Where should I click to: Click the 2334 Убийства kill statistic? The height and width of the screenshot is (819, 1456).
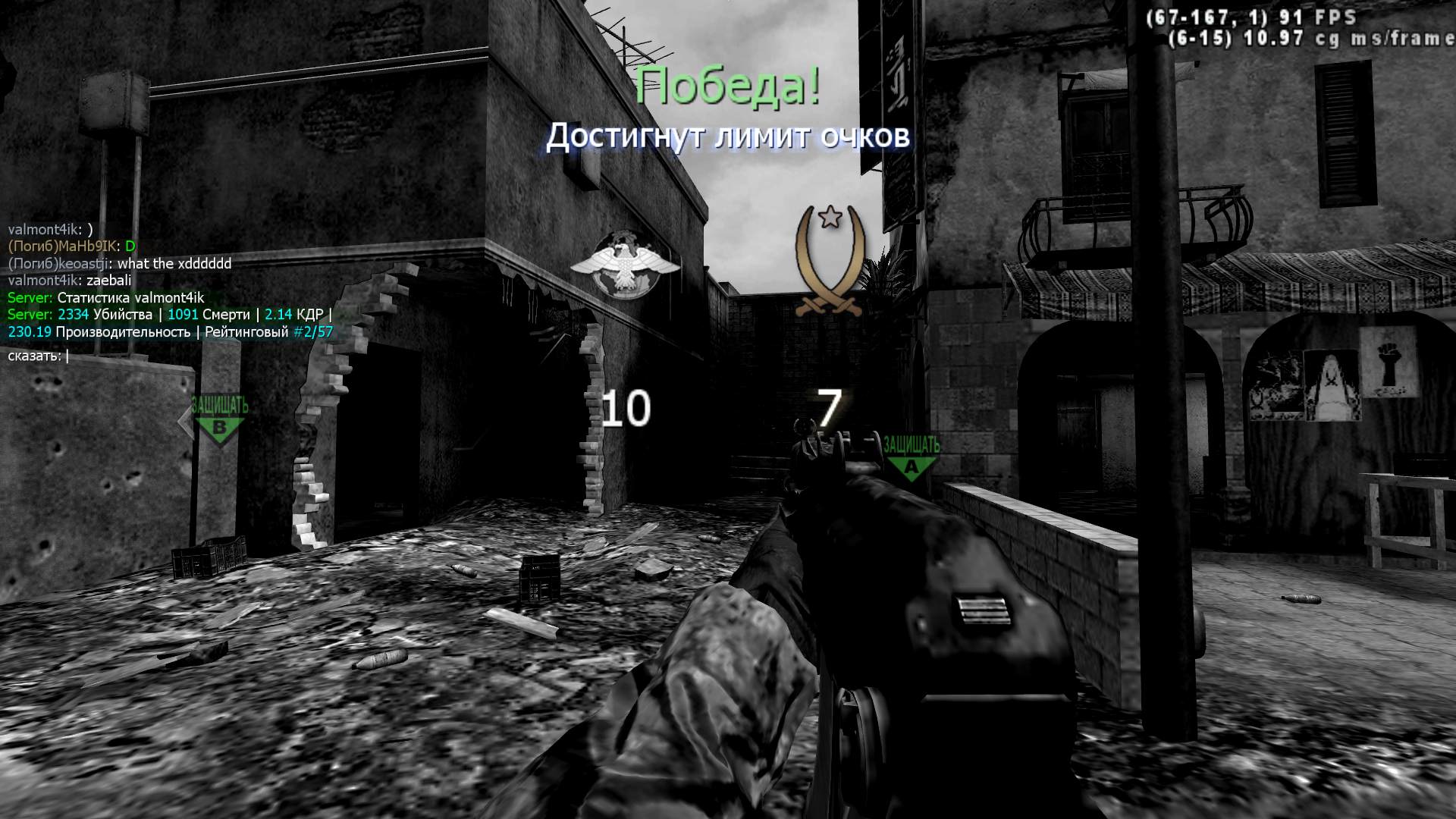102,315
